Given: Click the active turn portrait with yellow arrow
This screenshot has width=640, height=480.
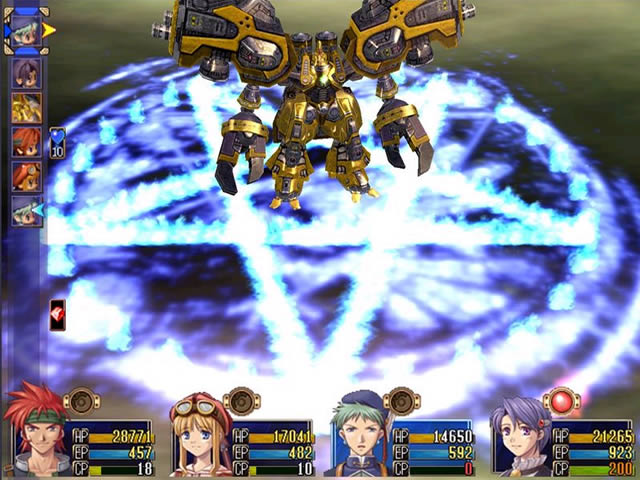Looking at the screenshot, I should click(27, 30).
